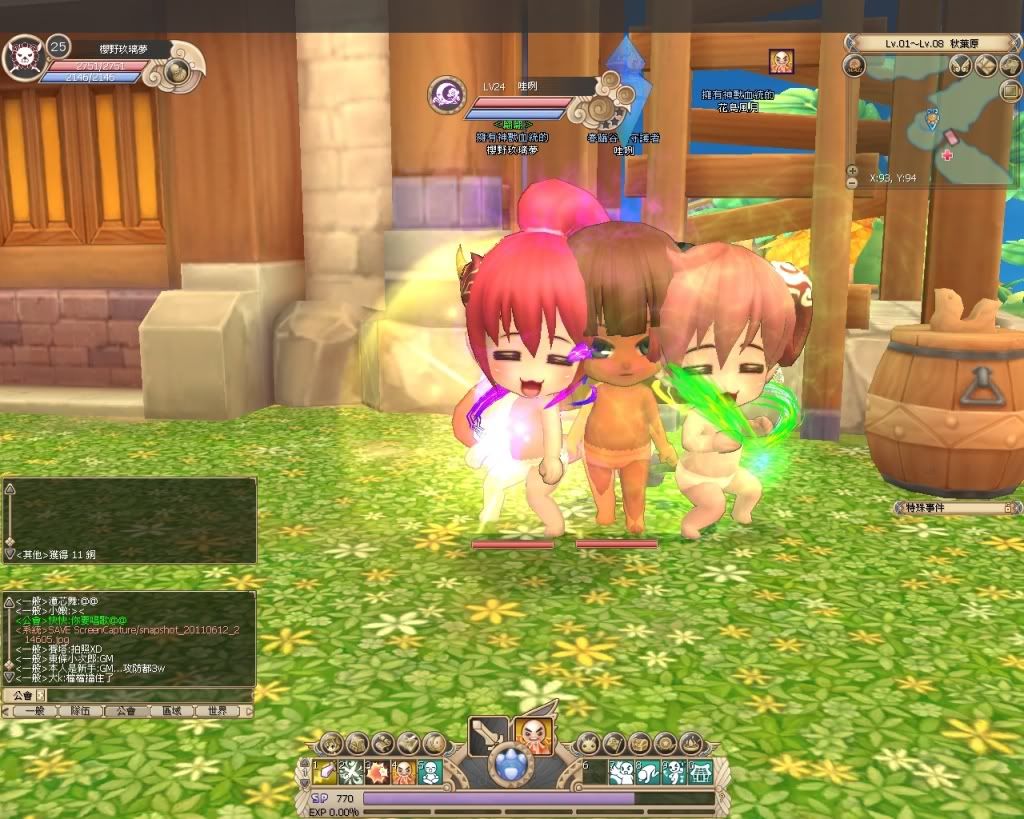Trigger the sitting emote in slot 5
1024x819 pixels.
click(431, 772)
